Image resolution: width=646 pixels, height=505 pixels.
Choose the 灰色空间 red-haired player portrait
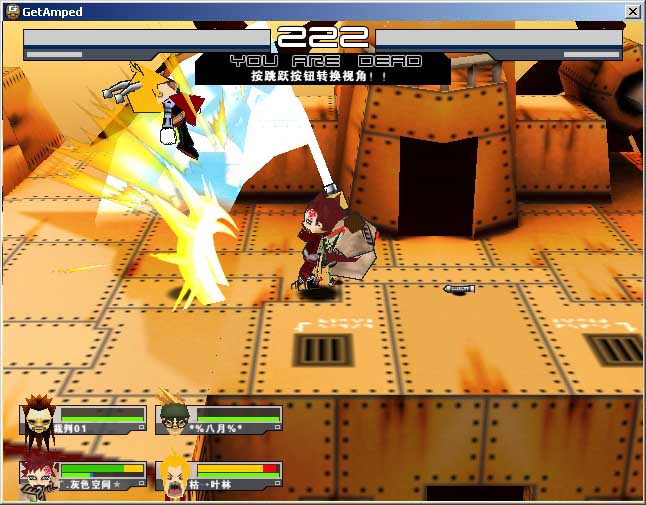click(38, 475)
